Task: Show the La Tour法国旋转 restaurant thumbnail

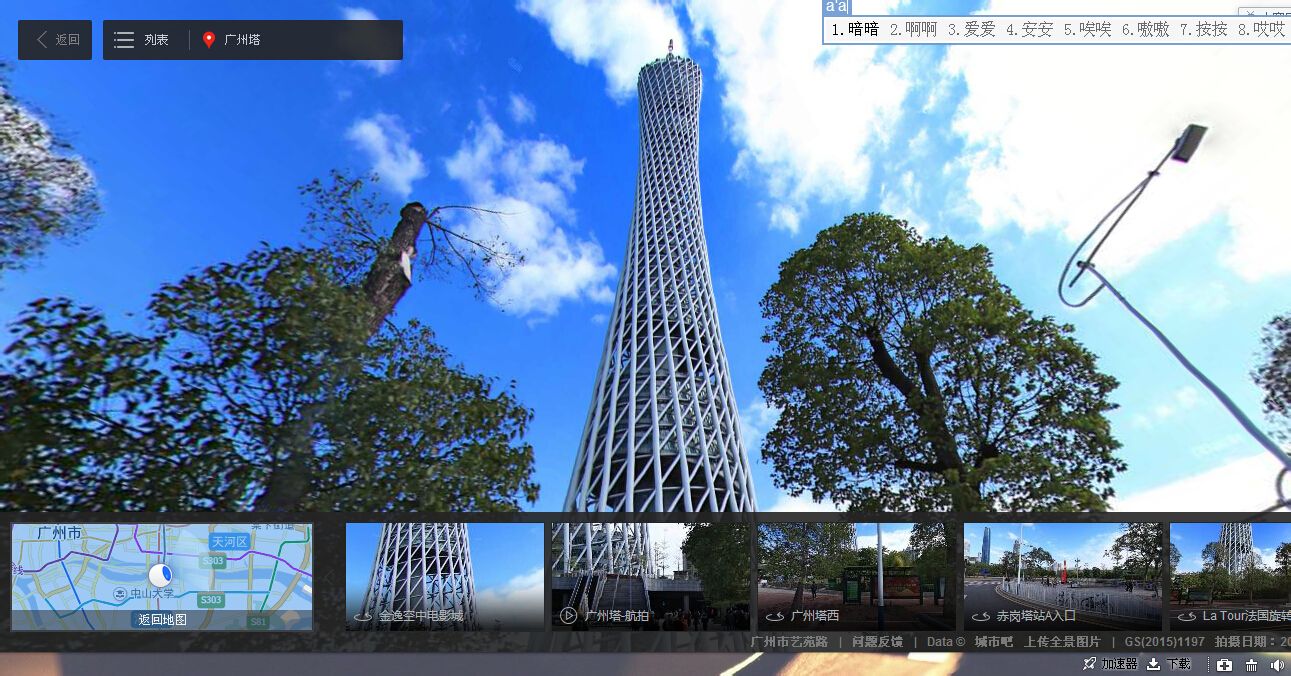Action: pos(1231,576)
